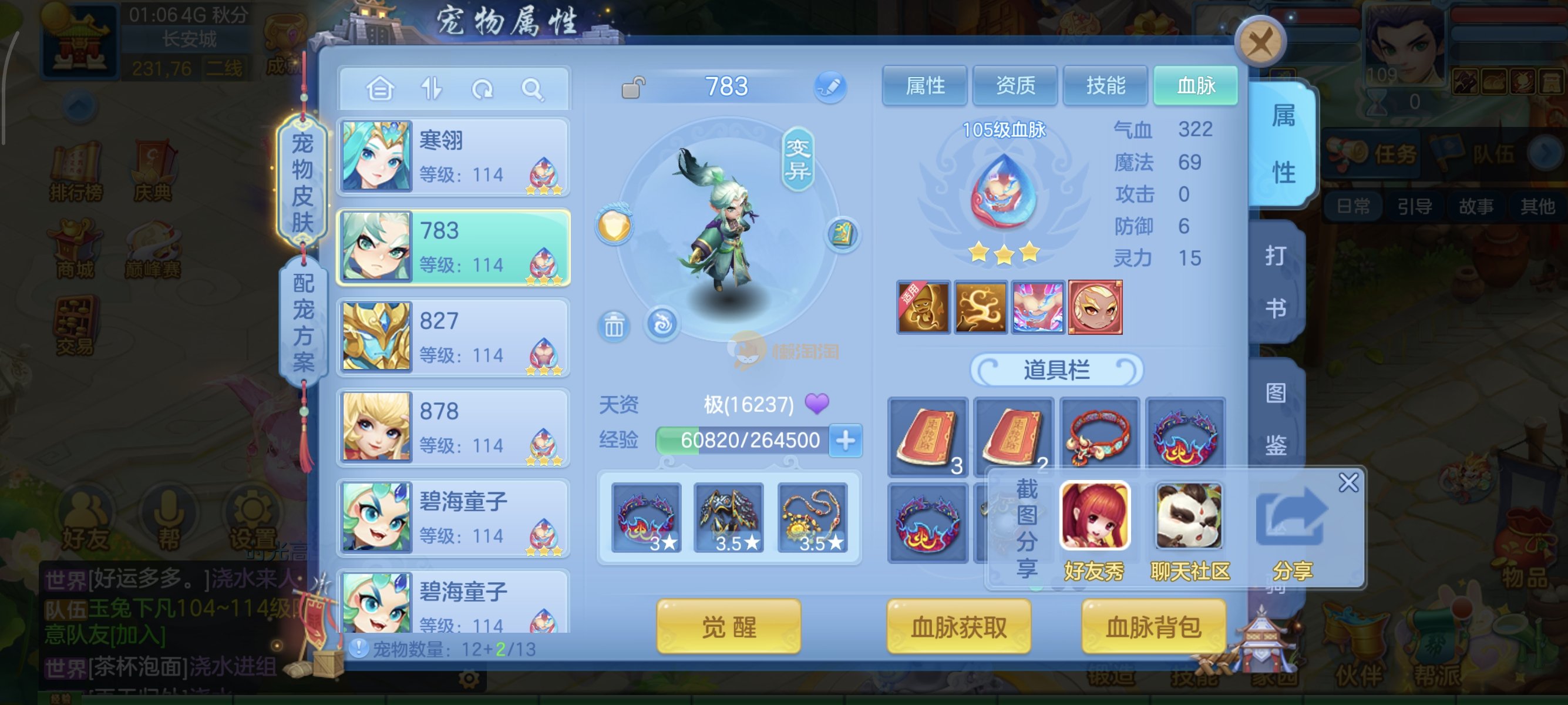Image resolution: width=1568 pixels, height=705 pixels.
Task: Open the pet search magnifier
Action: coord(533,89)
